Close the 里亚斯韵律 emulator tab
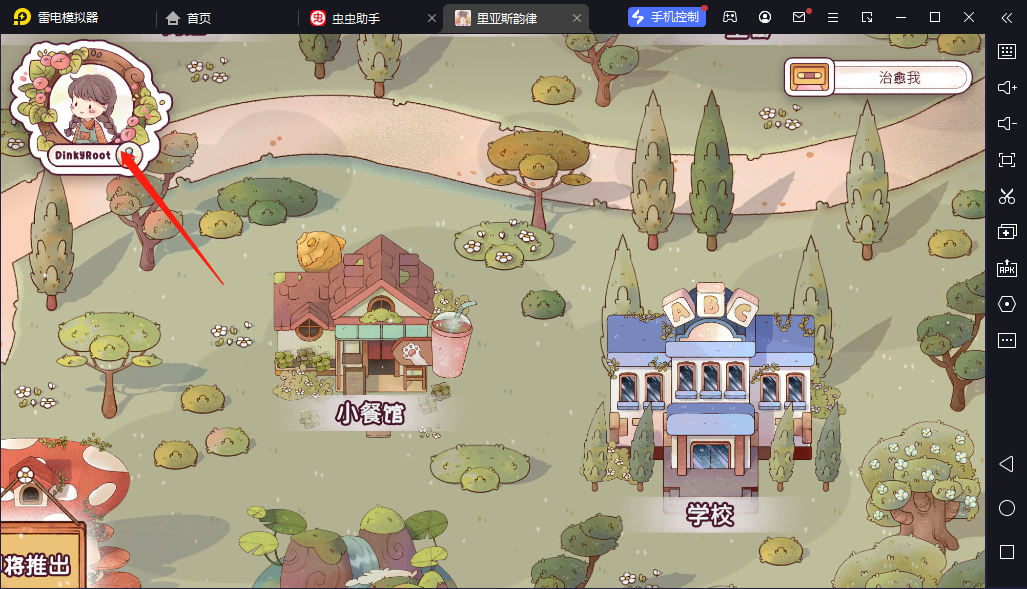The height and width of the screenshot is (589, 1027). tap(576, 17)
